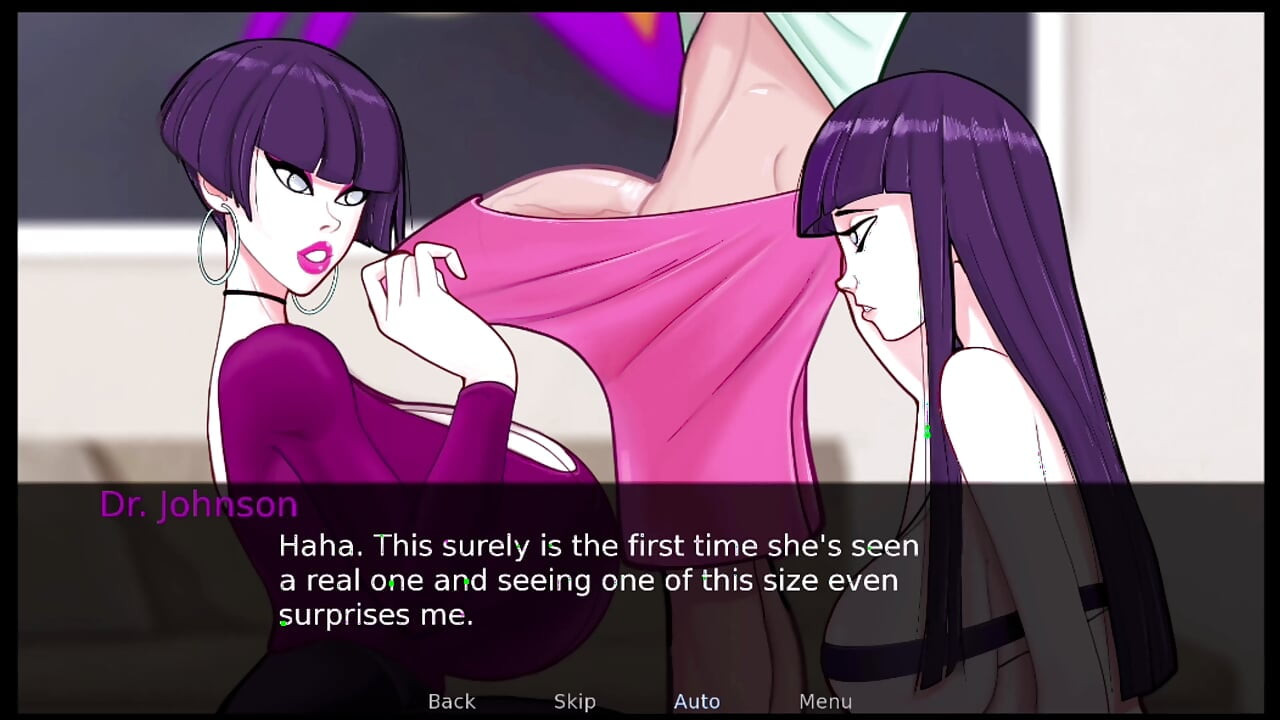
Task: Click the Auto label in the bottom bar
Action: tap(697, 701)
